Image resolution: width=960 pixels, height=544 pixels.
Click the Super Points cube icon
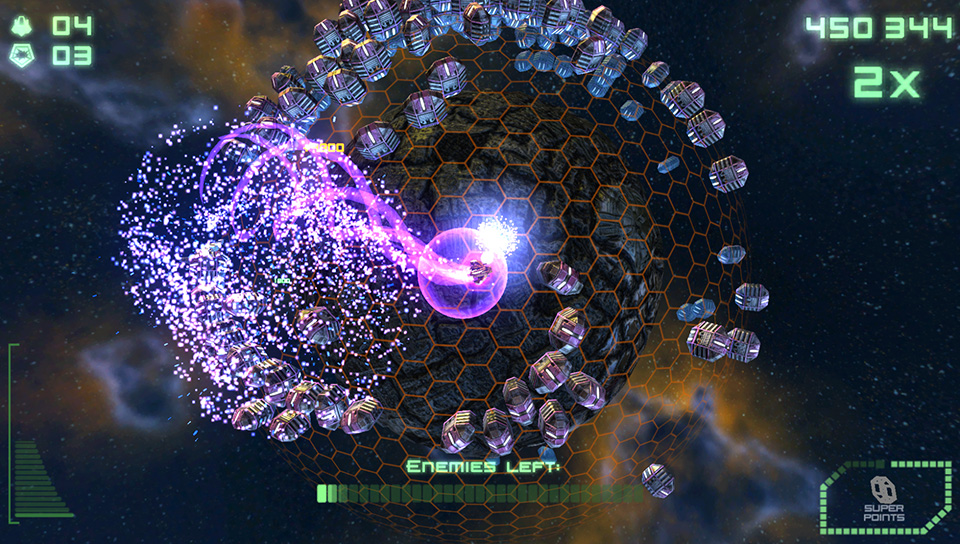click(883, 490)
